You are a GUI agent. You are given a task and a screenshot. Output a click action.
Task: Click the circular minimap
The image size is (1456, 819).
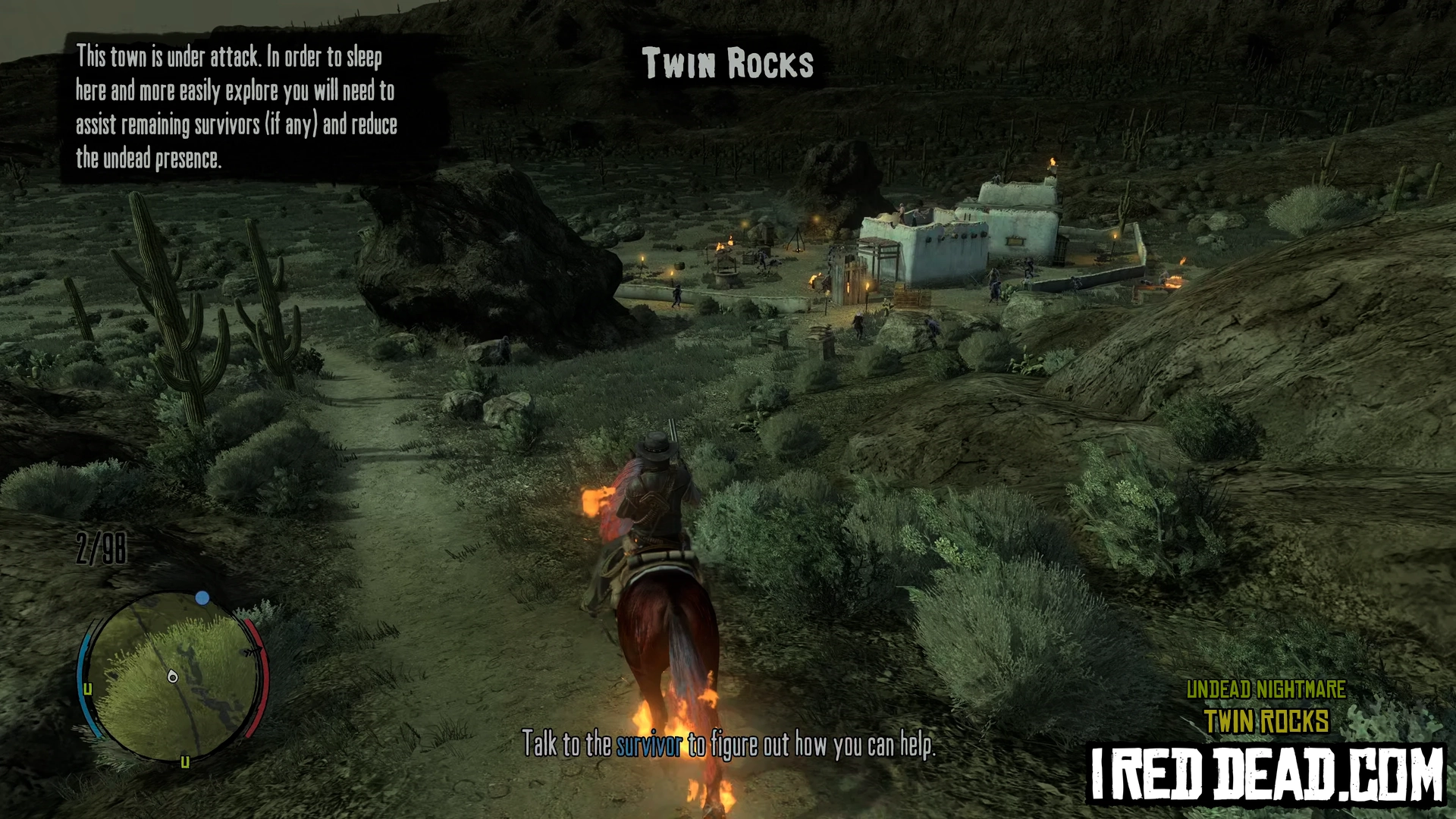(174, 677)
